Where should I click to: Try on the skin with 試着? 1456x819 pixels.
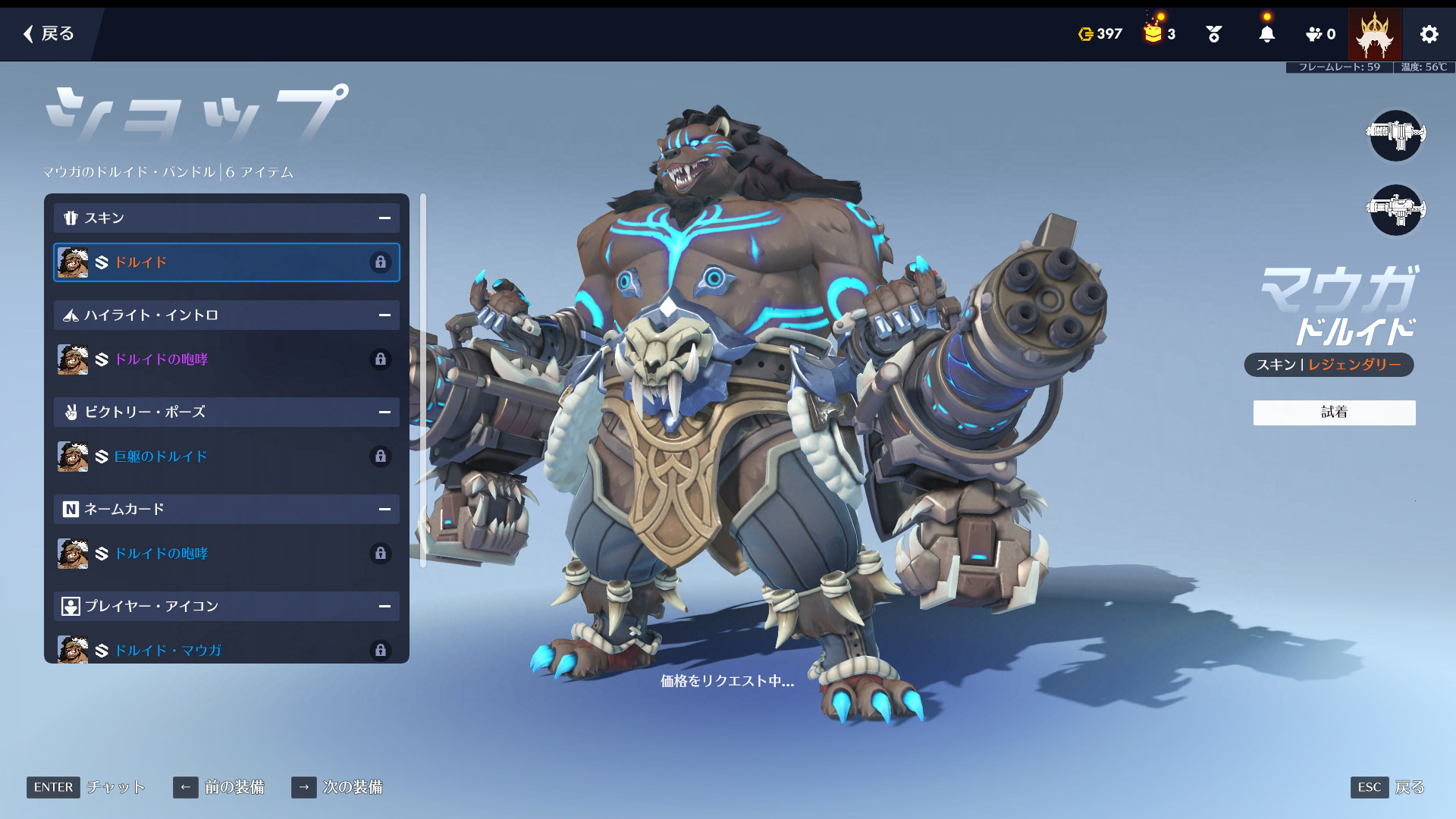pos(1334,413)
